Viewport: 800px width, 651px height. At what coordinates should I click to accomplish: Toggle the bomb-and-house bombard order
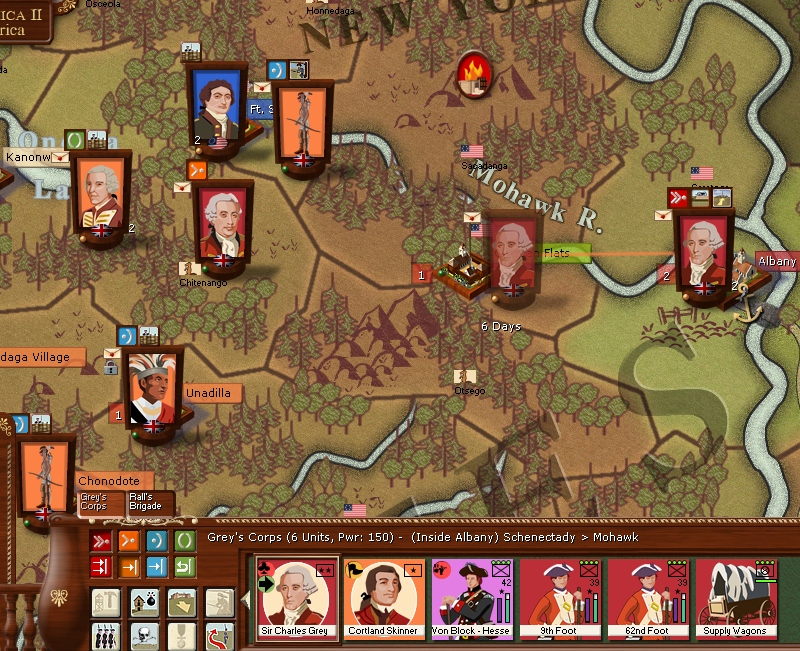pyautogui.click(x=143, y=603)
